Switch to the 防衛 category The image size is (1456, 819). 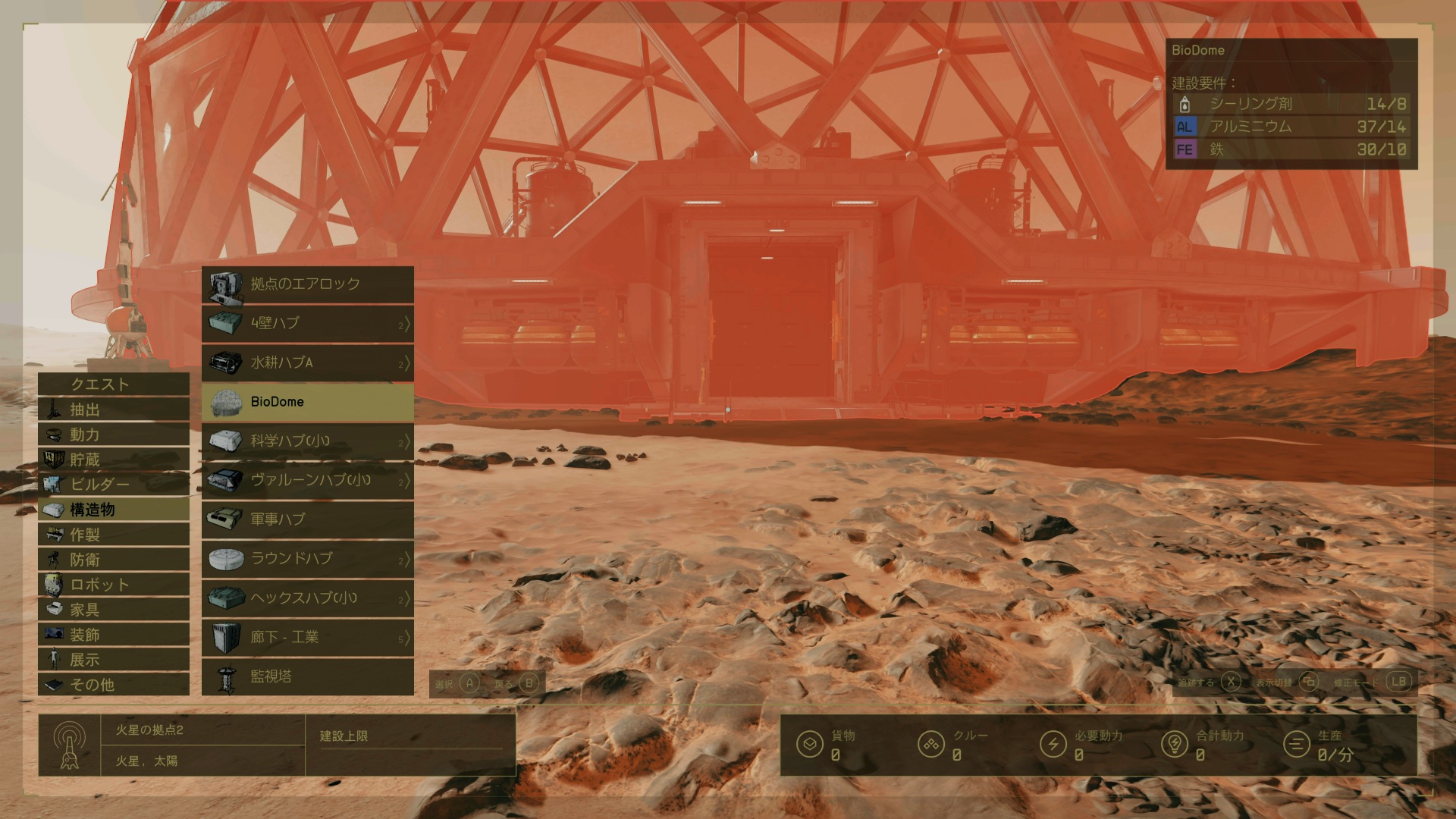(114, 560)
